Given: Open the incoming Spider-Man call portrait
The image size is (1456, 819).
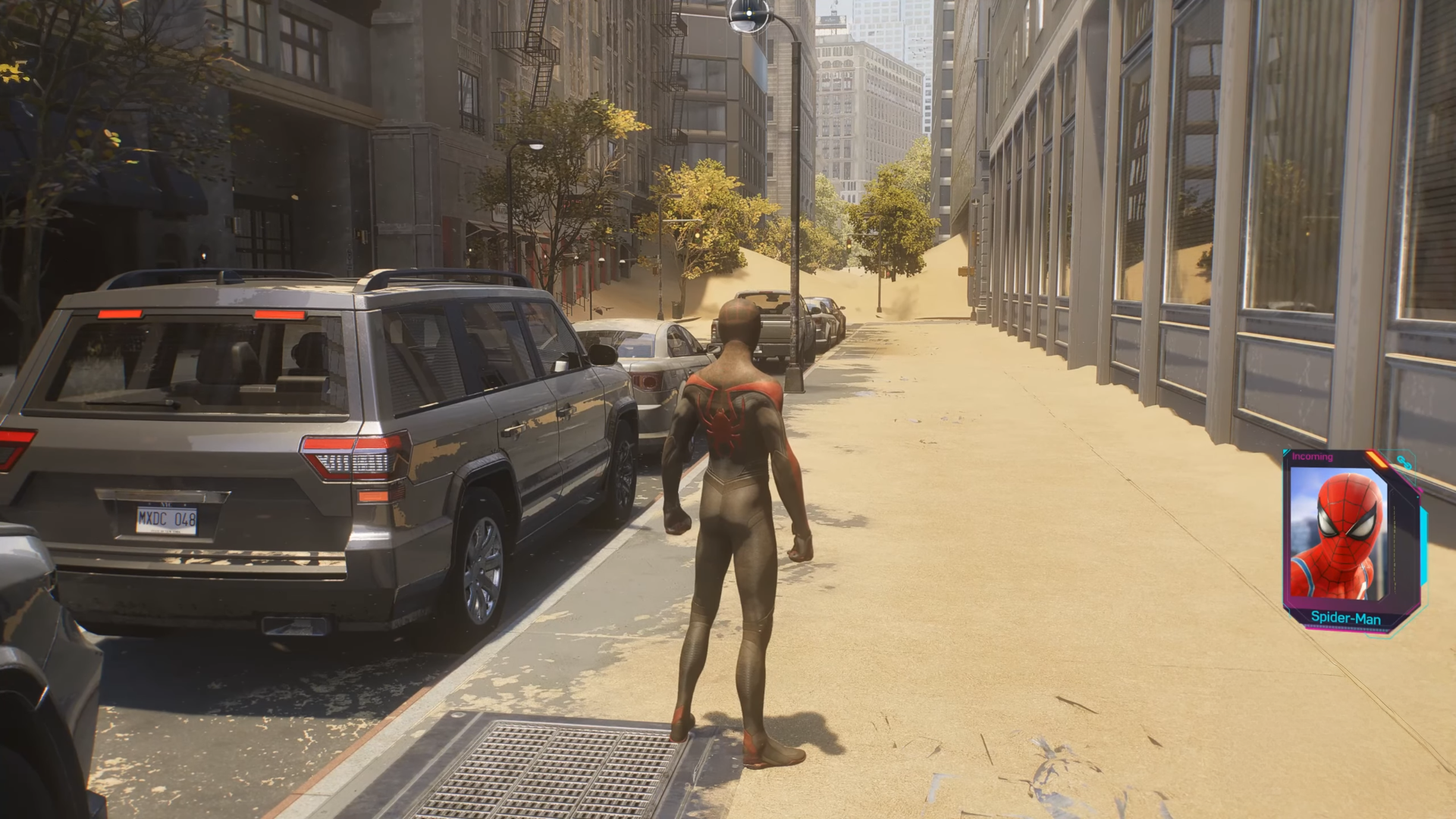Looking at the screenshot, I should (x=1340, y=535).
